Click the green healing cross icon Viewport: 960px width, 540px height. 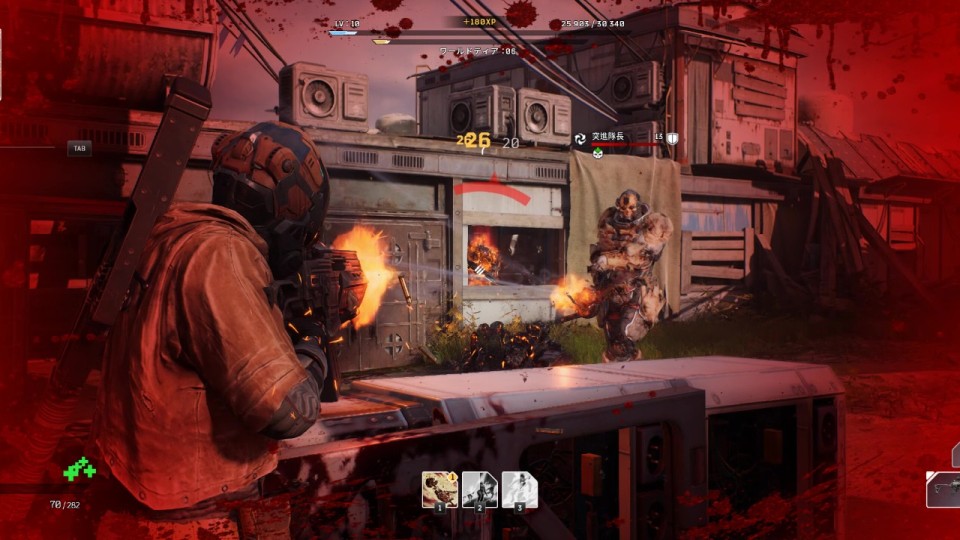pos(79,468)
